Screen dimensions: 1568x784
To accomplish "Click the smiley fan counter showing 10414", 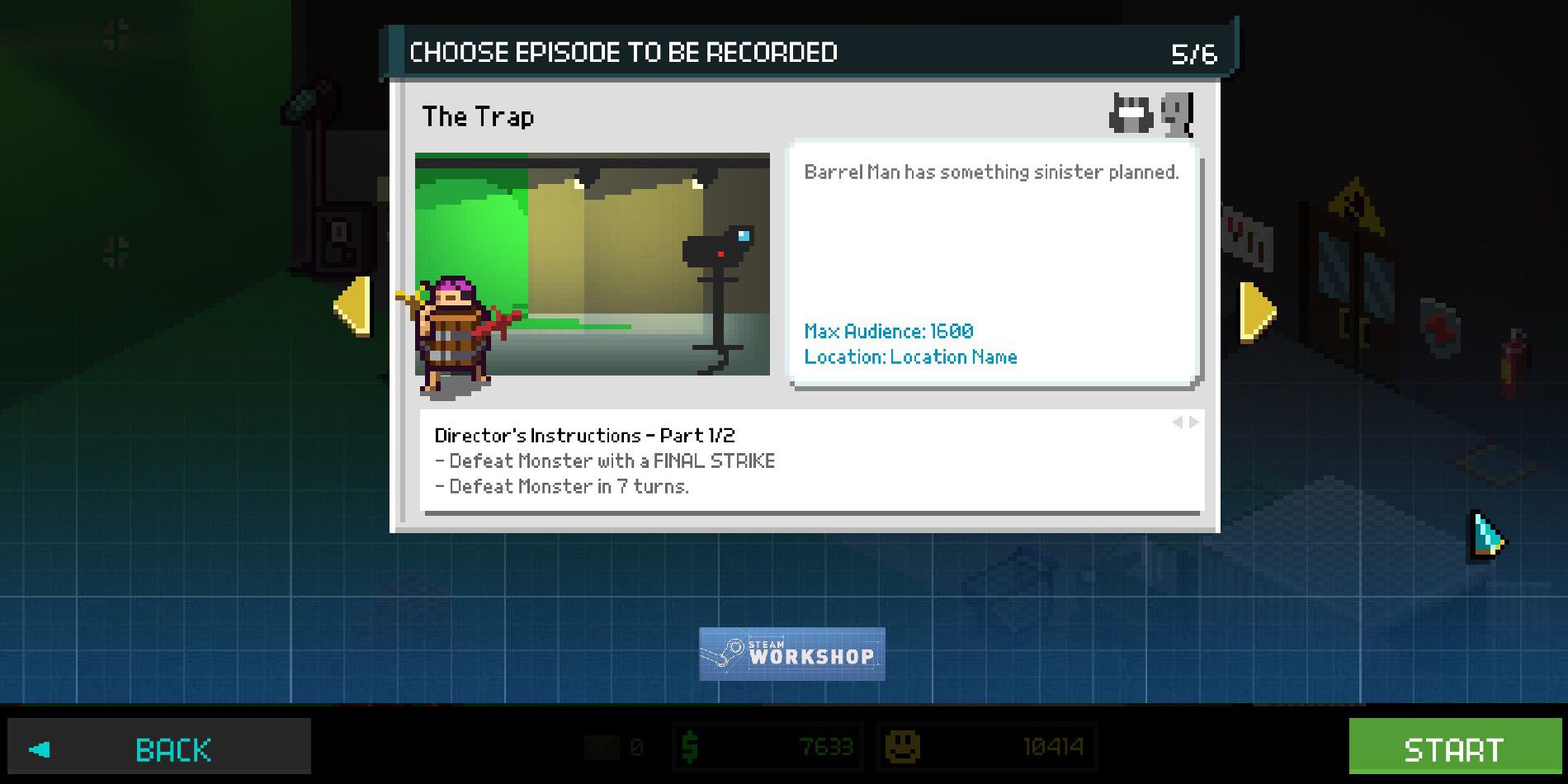I will 986,748.
